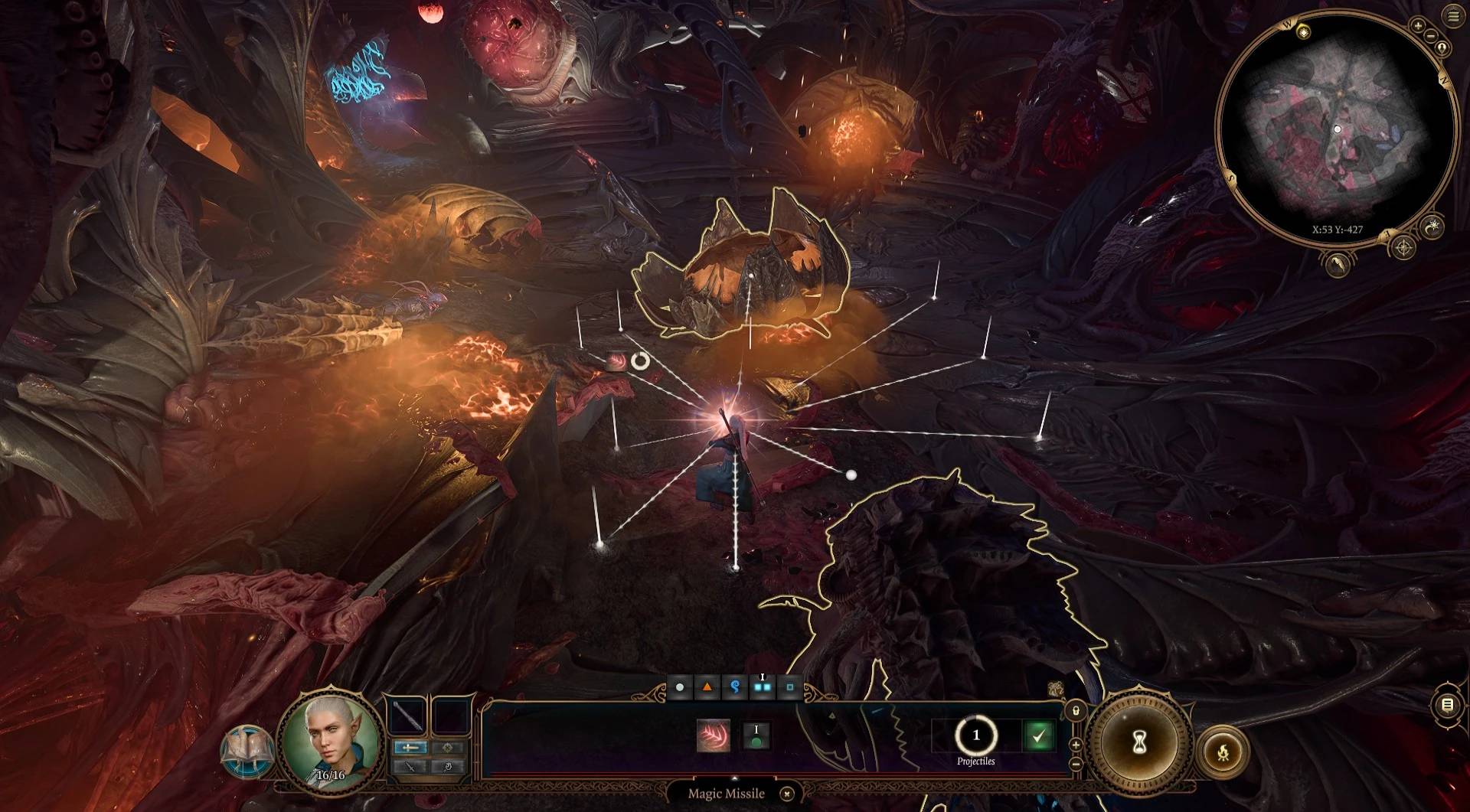This screenshot has height=812, width=1470.
Task: Switch to the blue swirl hotbar filter
Action: coord(734,687)
